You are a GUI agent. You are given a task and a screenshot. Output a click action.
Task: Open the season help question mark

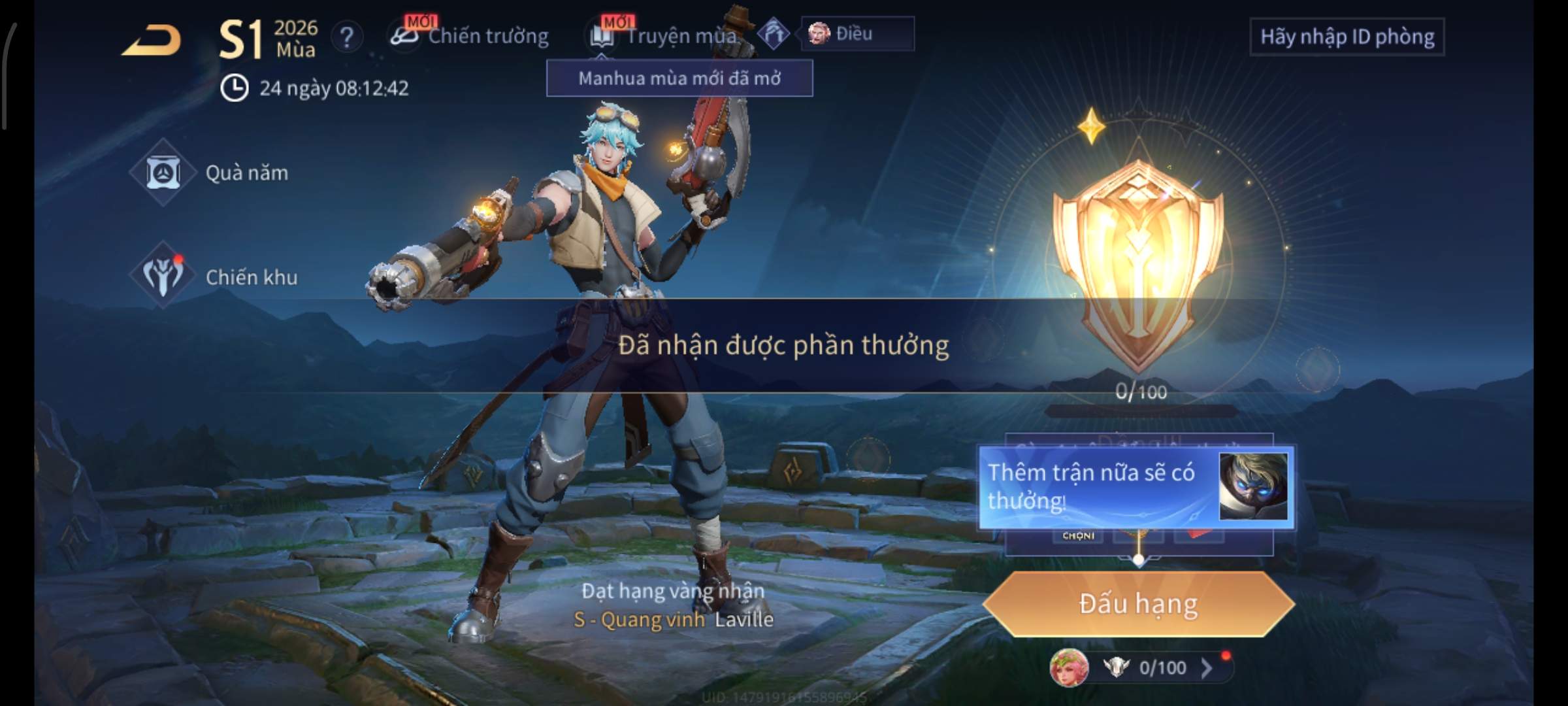click(346, 37)
